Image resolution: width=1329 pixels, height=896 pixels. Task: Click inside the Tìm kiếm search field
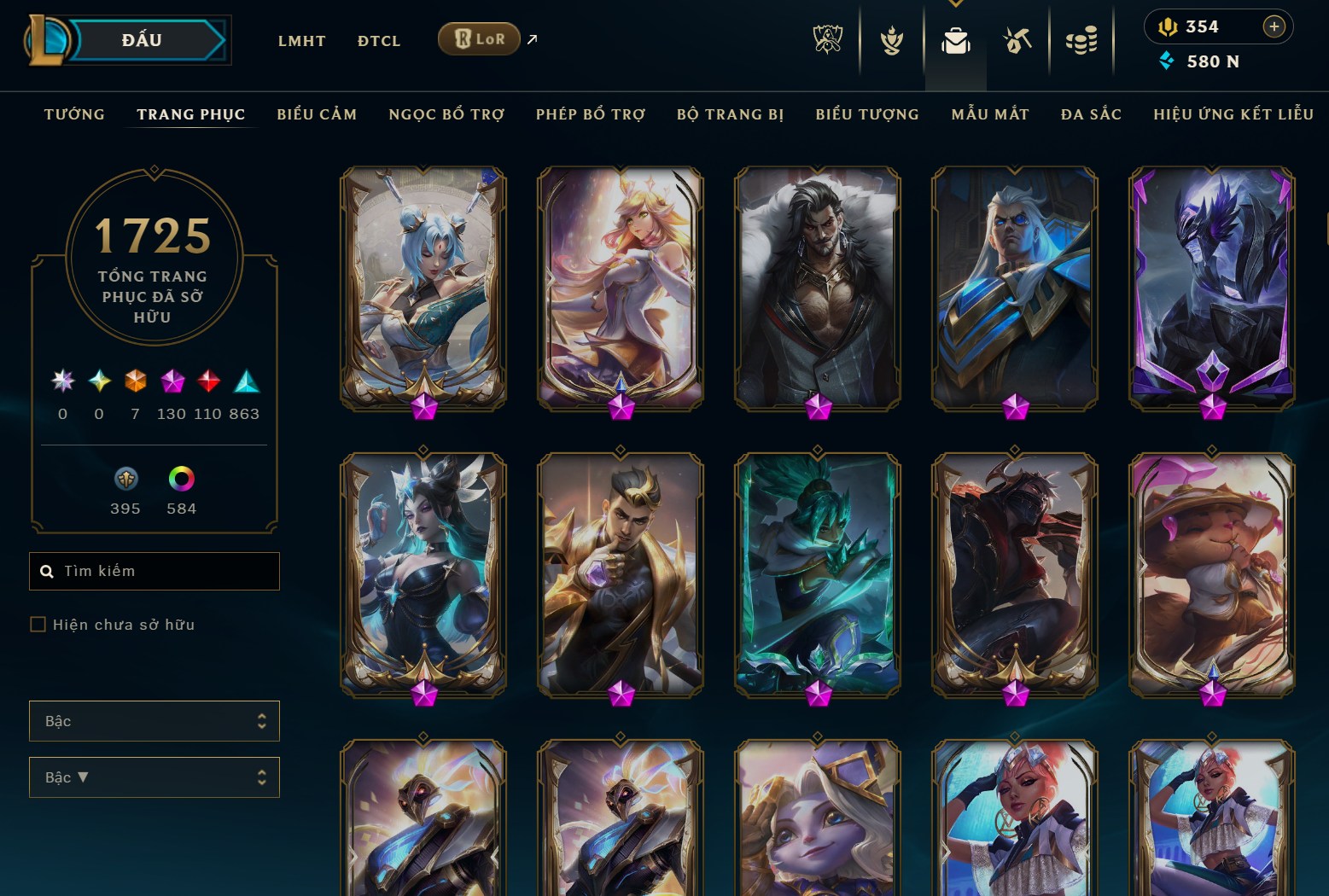coord(154,570)
